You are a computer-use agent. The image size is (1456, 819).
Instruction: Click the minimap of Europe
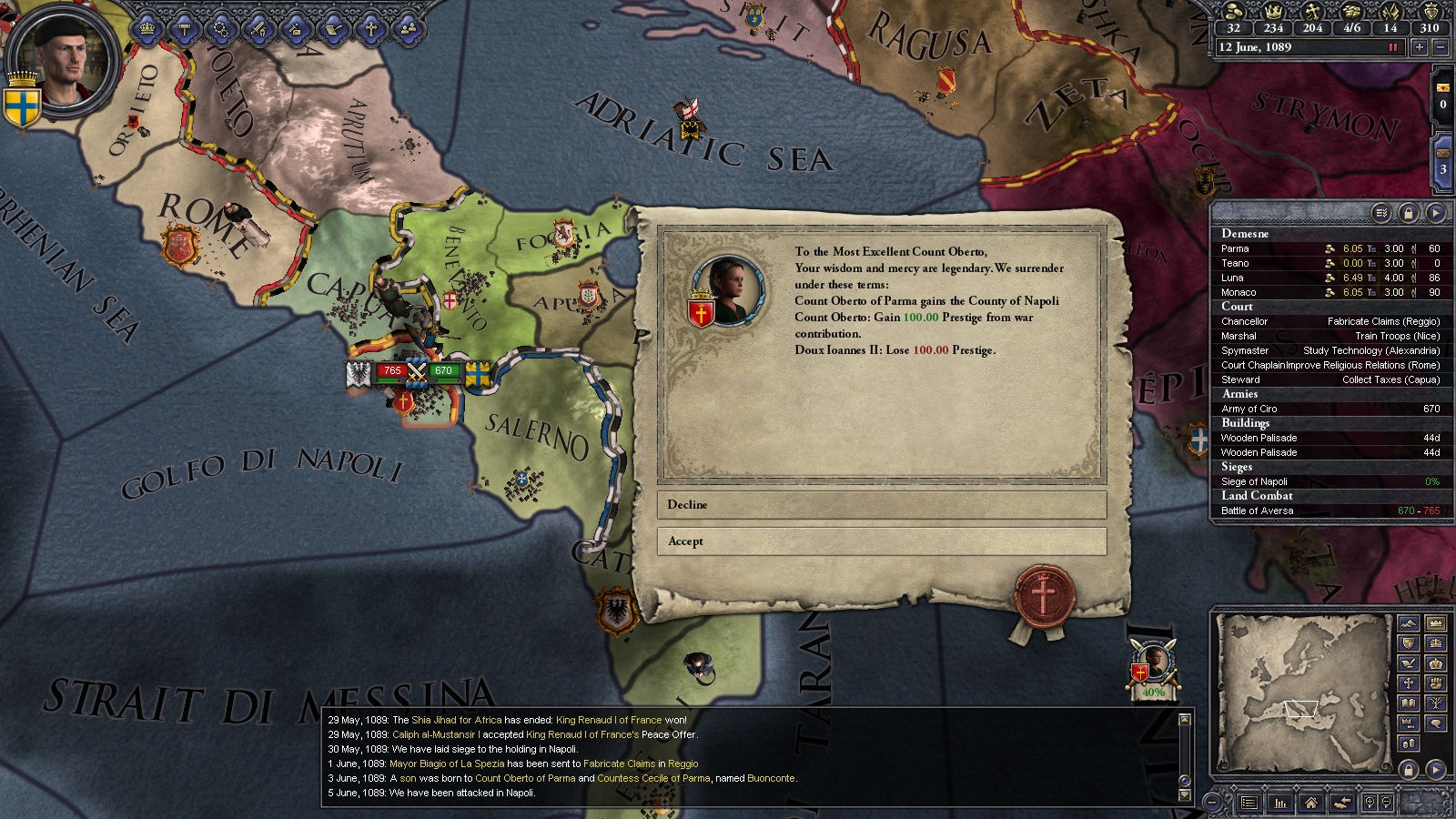(x=1301, y=692)
